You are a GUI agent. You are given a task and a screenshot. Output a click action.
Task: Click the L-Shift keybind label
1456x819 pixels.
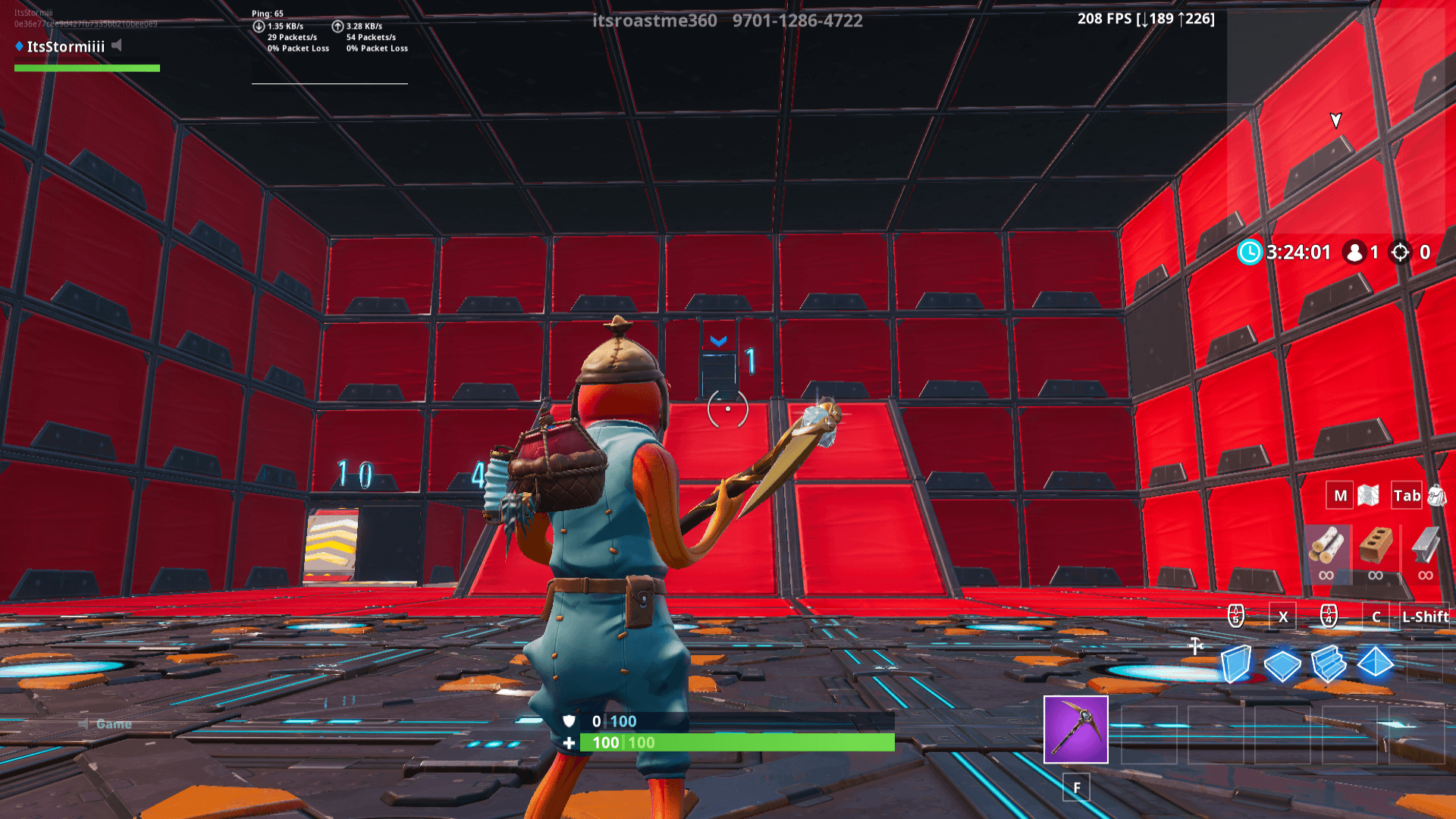pos(1424,617)
